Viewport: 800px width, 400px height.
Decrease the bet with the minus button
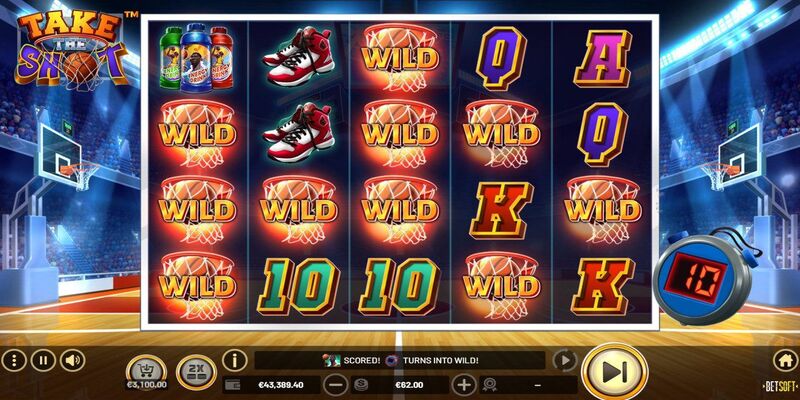click(336, 384)
